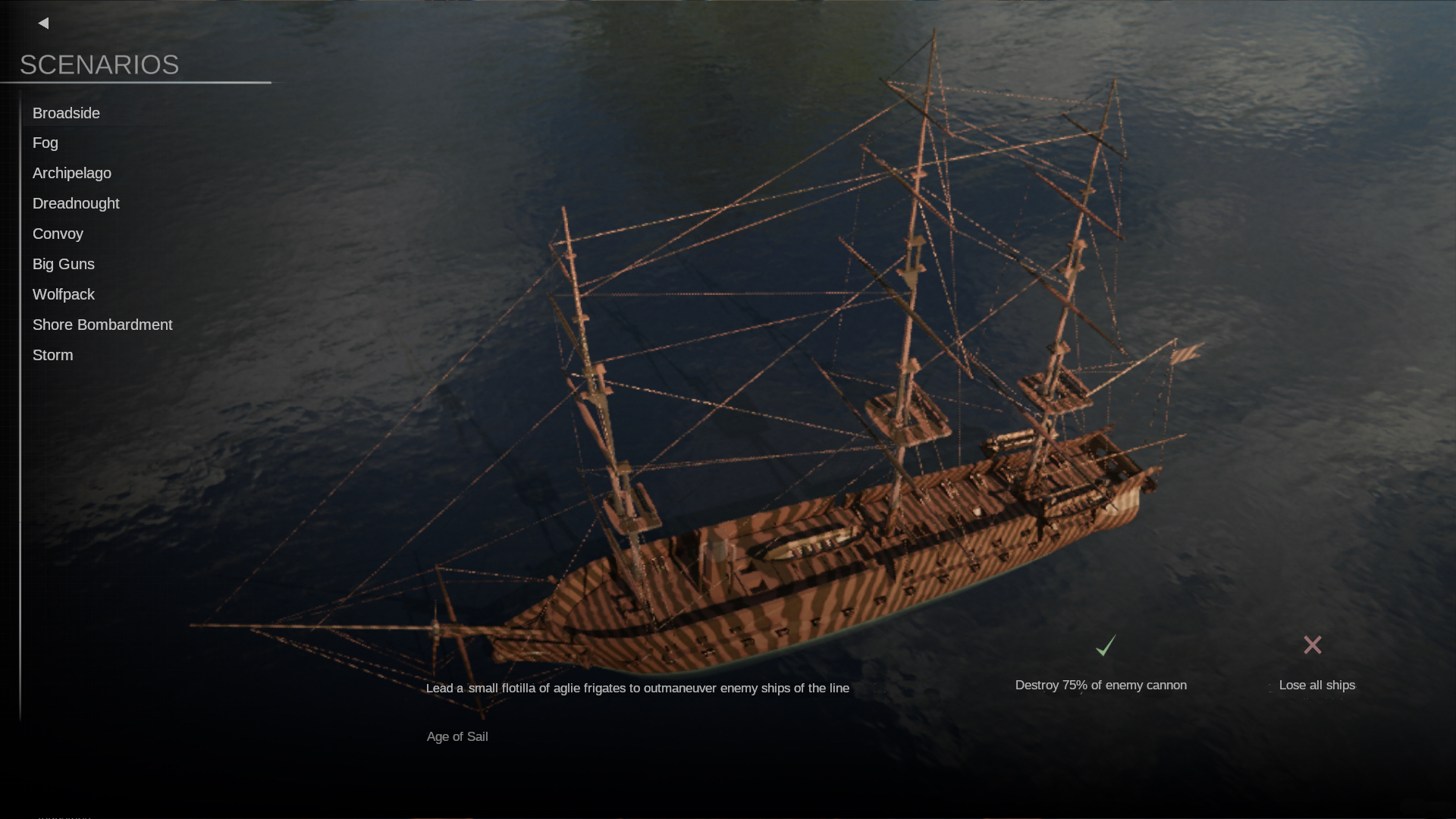Select the Broadside scenario

[x=66, y=113]
